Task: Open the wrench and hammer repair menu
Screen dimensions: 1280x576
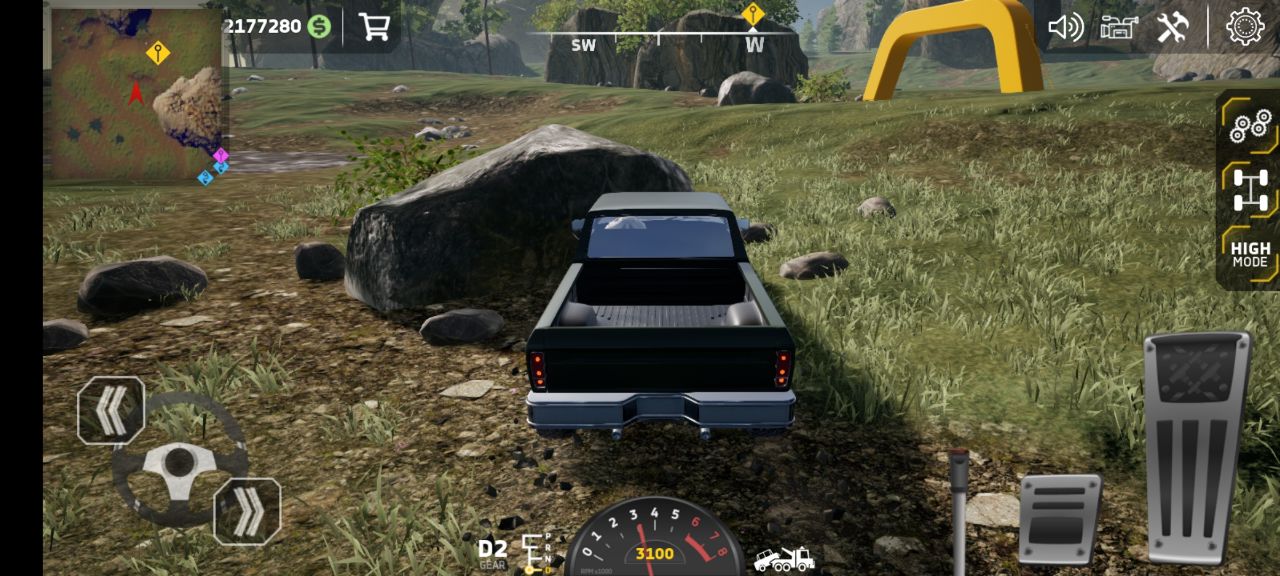Action: [1173, 27]
